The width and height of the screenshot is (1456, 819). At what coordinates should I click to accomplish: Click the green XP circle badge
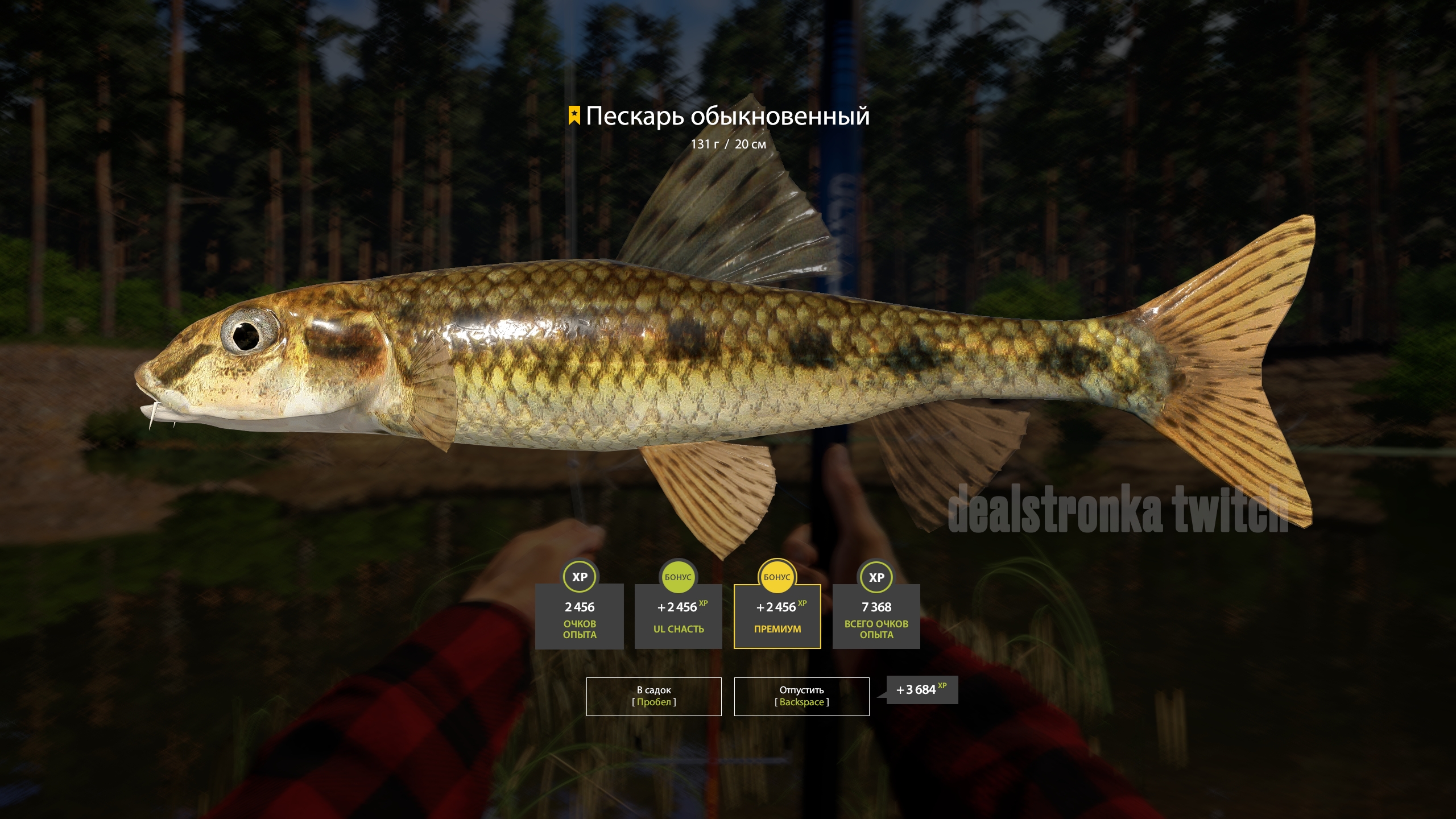(x=580, y=578)
